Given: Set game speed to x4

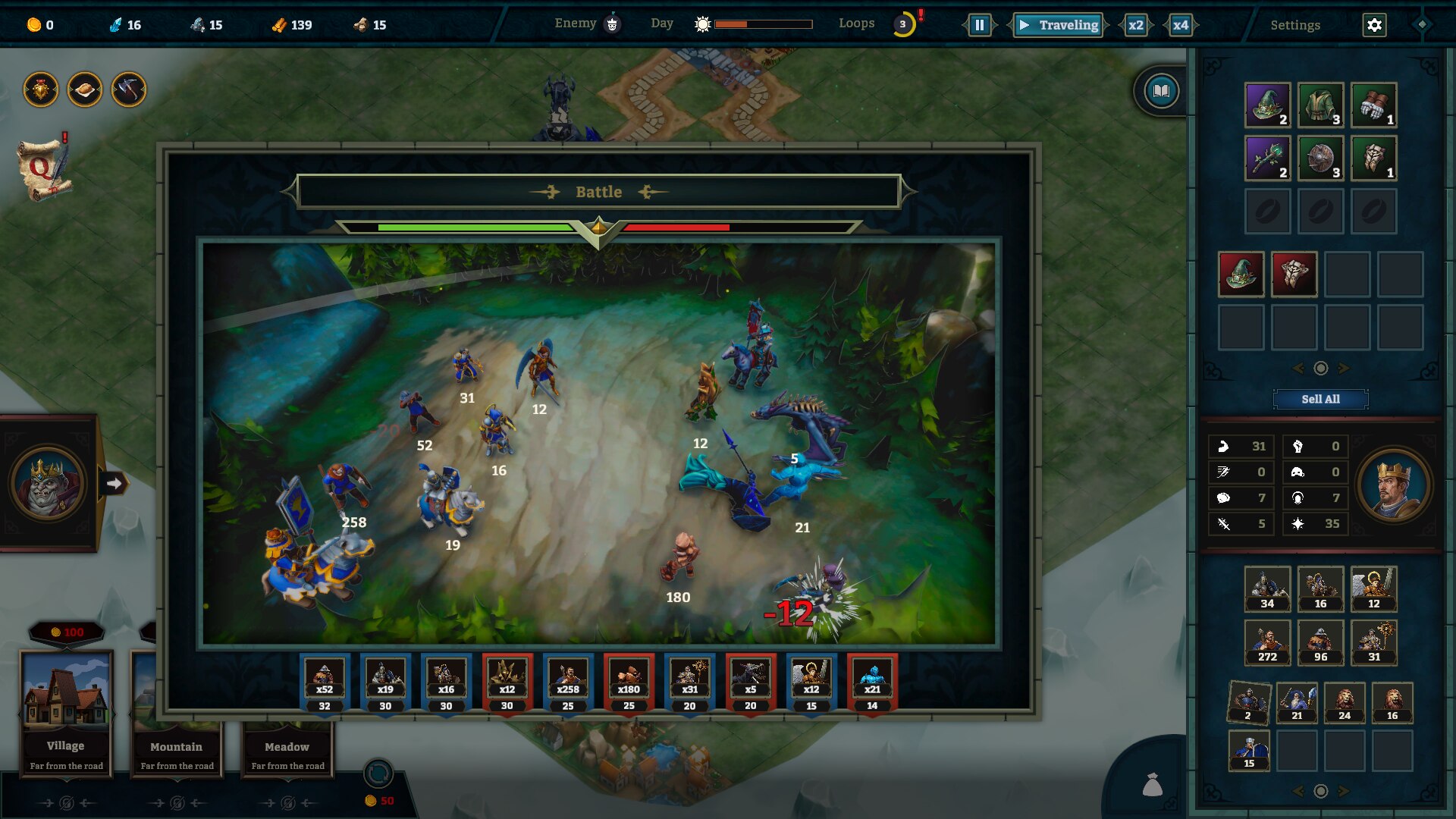Looking at the screenshot, I should click(1180, 25).
